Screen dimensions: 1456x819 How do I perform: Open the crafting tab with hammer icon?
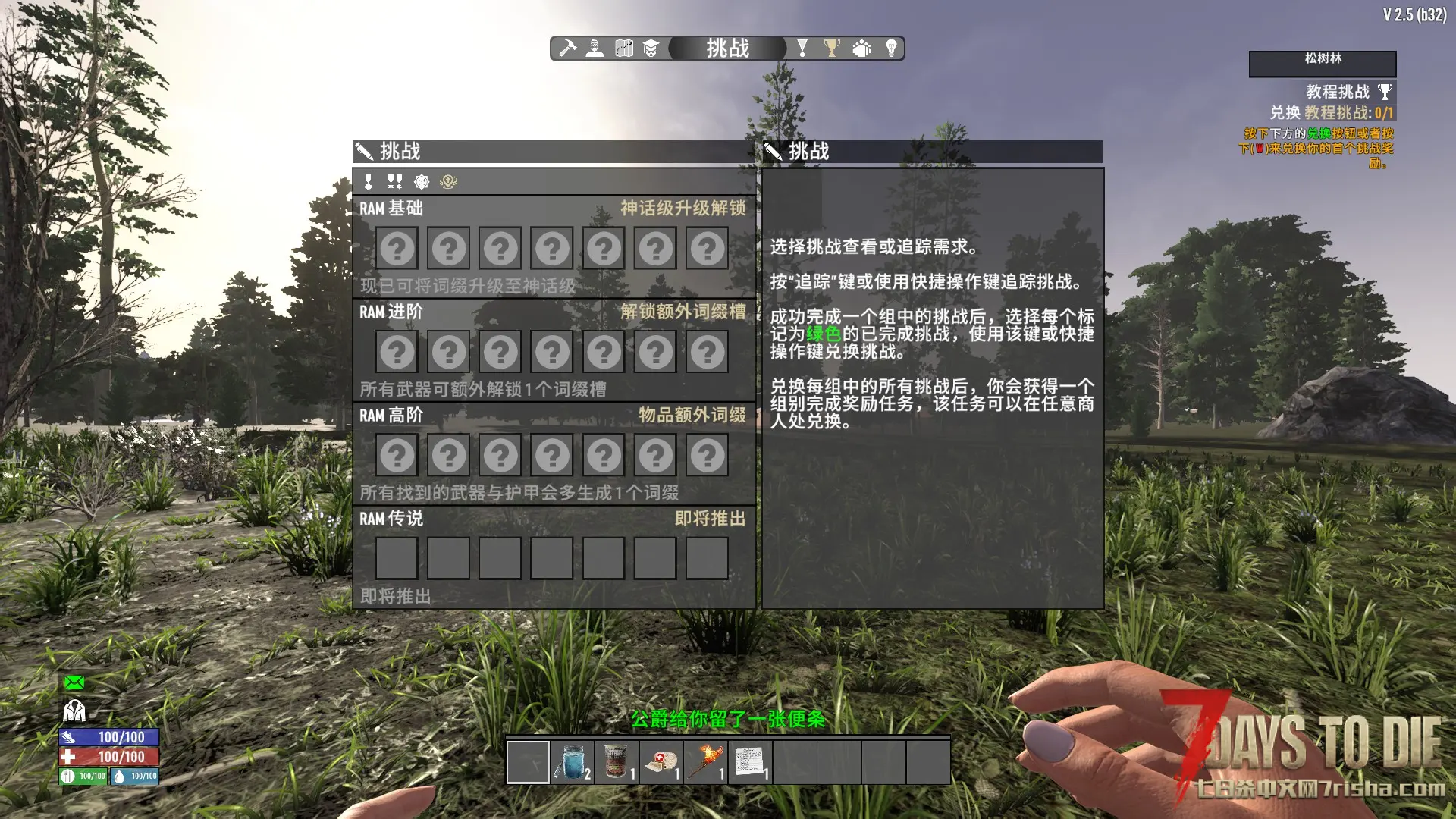567,49
